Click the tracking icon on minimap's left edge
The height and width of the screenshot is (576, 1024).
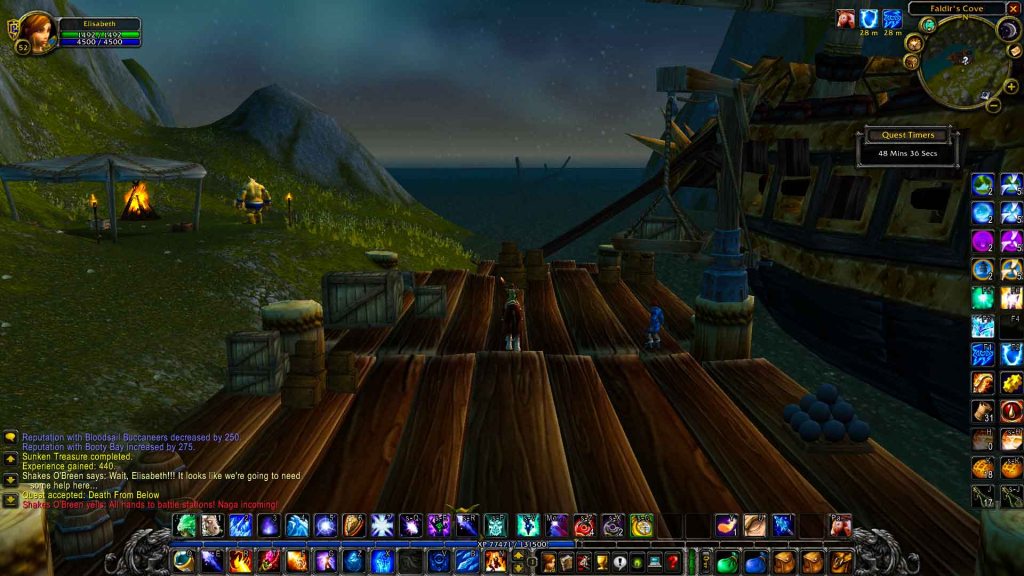point(913,43)
